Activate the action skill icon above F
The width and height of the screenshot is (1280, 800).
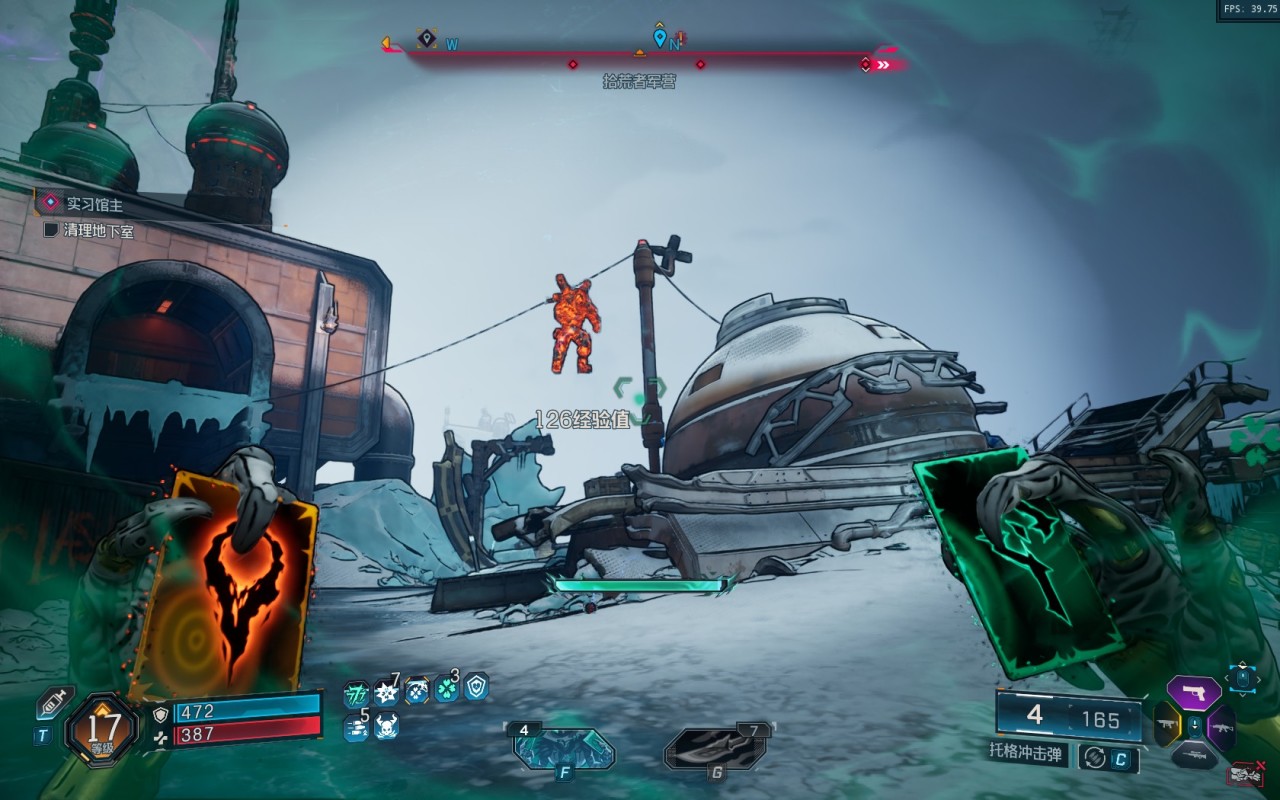pos(563,748)
